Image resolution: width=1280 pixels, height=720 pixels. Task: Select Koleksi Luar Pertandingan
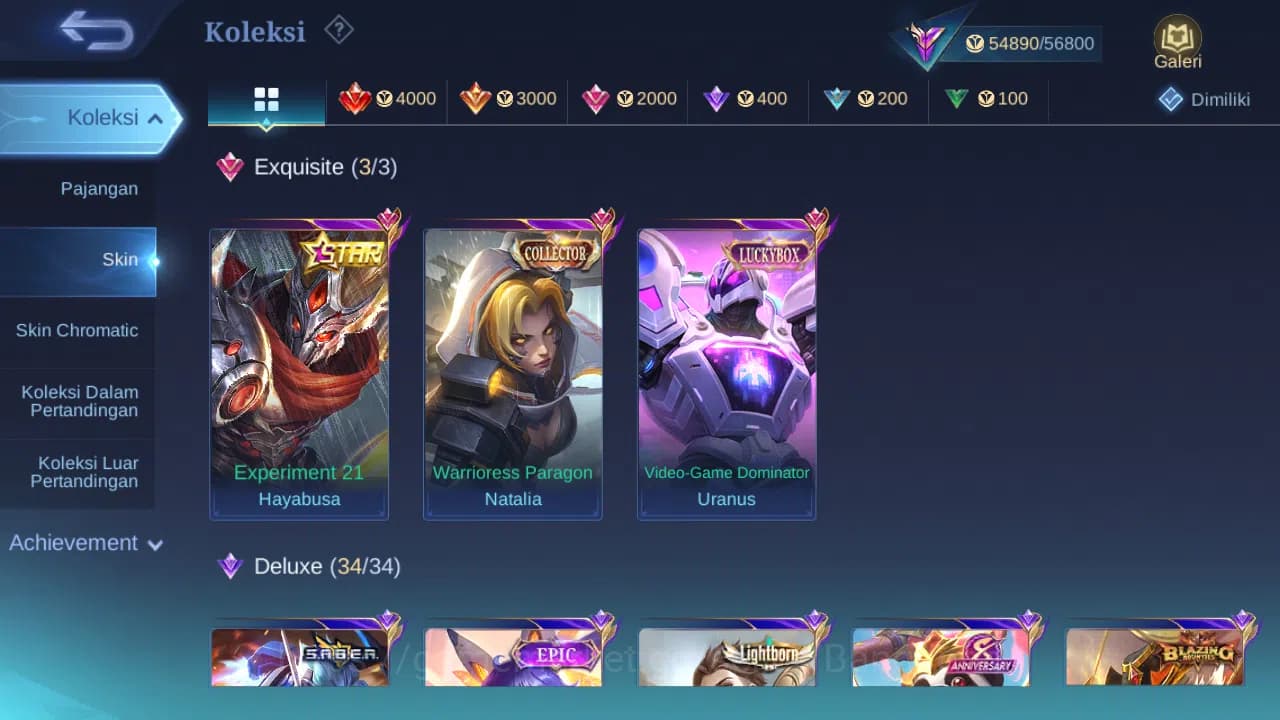pos(78,472)
